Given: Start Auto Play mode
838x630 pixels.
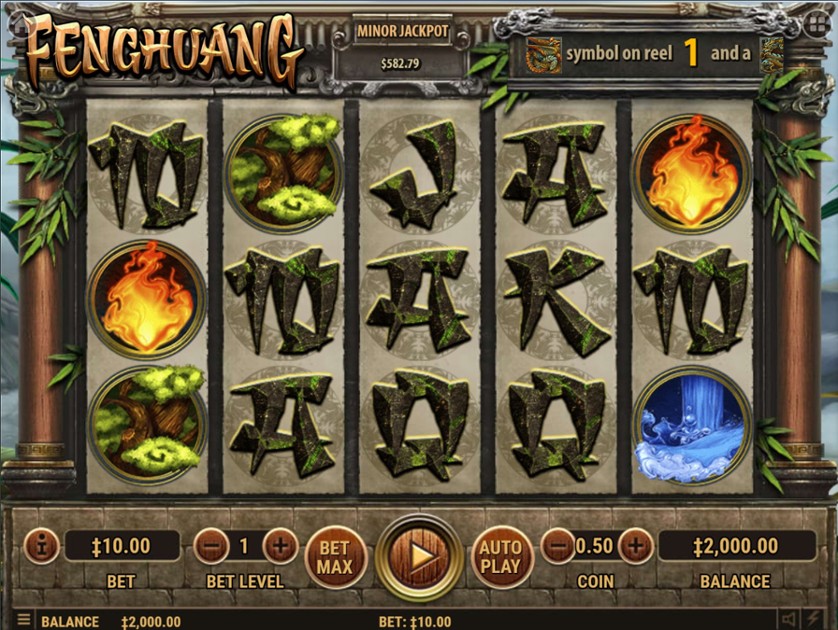Looking at the screenshot, I should tap(500, 556).
